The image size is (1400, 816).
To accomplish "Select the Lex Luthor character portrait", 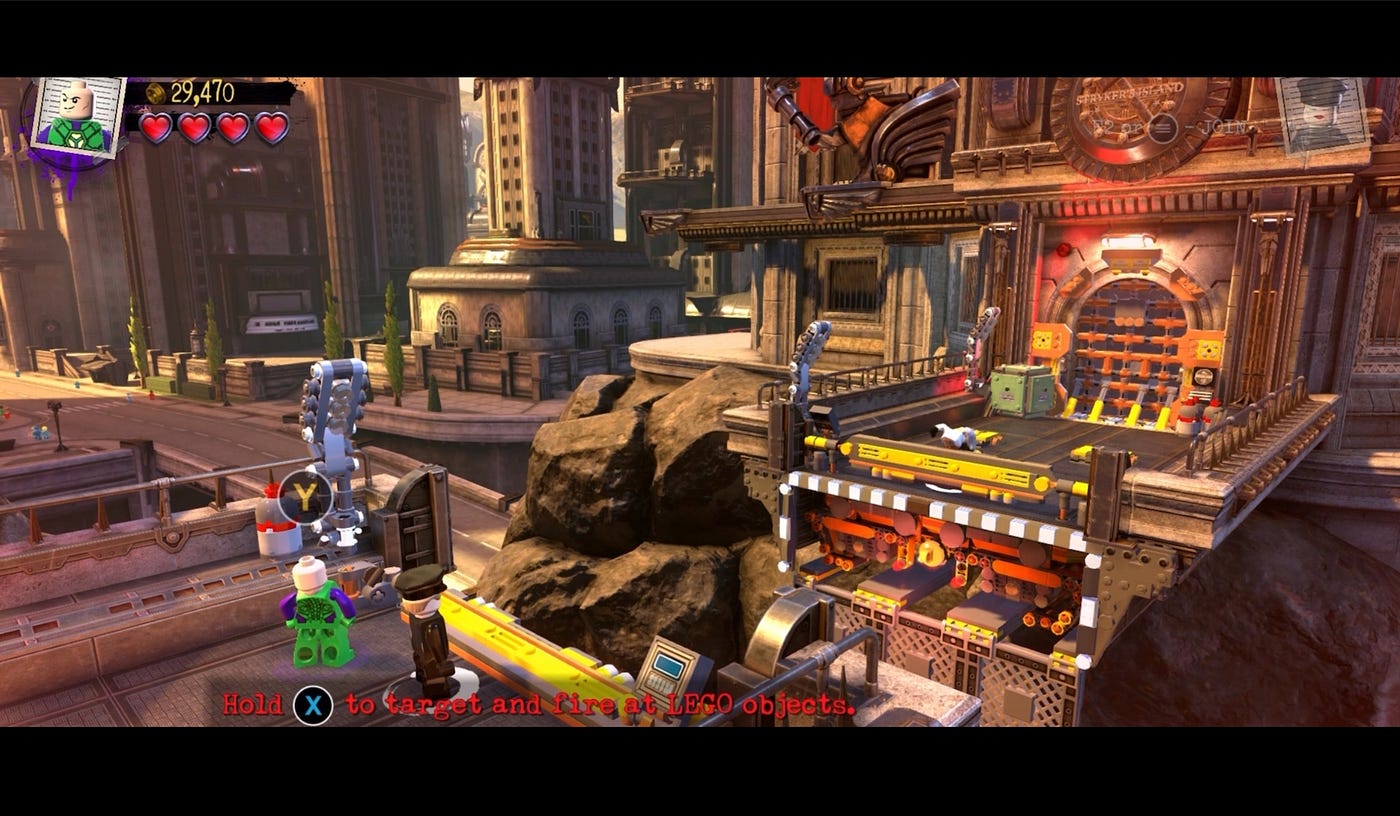I will point(78,118).
